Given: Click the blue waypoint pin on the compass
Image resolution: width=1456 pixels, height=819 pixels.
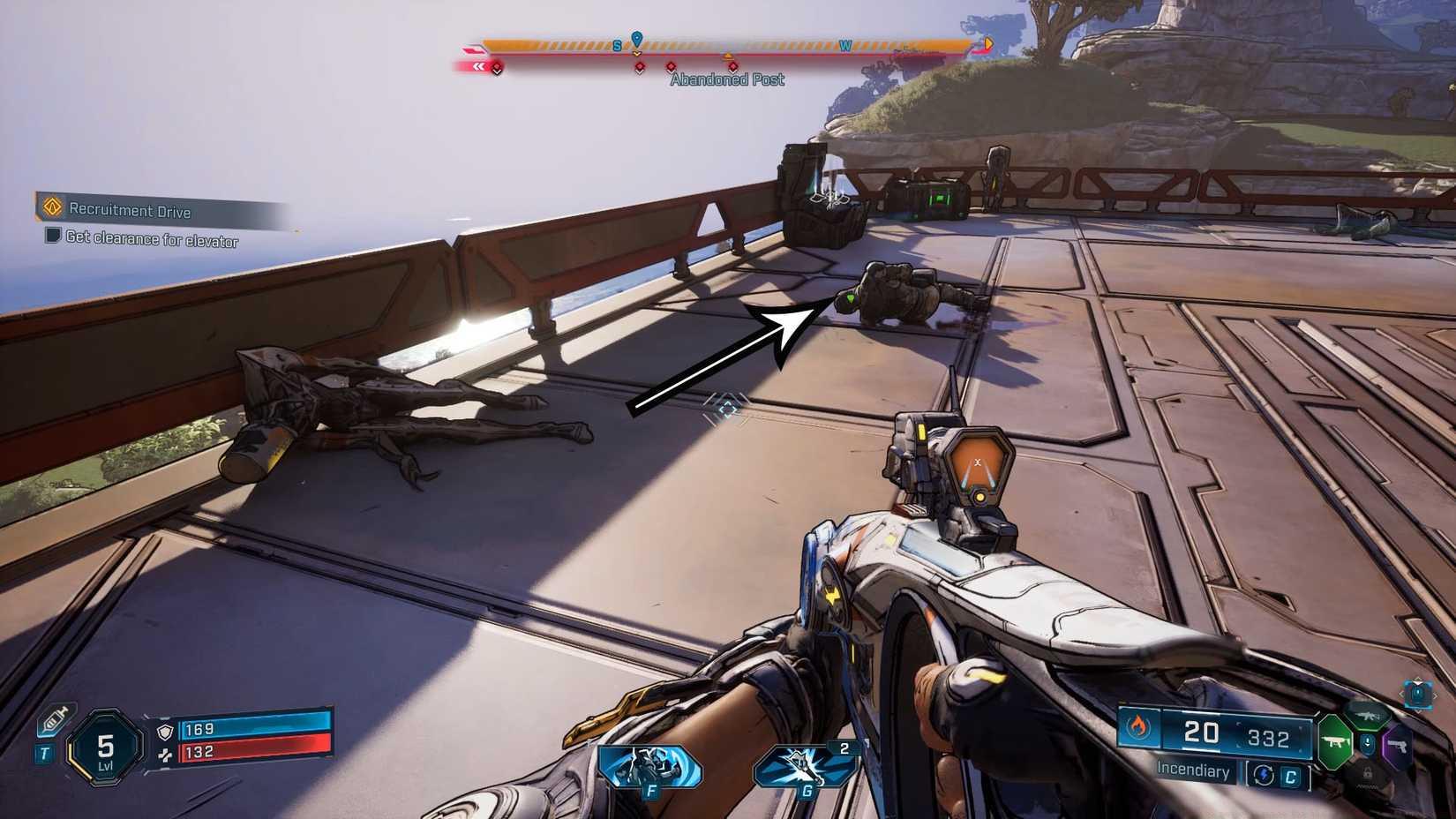Looking at the screenshot, I should [x=636, y=38].
